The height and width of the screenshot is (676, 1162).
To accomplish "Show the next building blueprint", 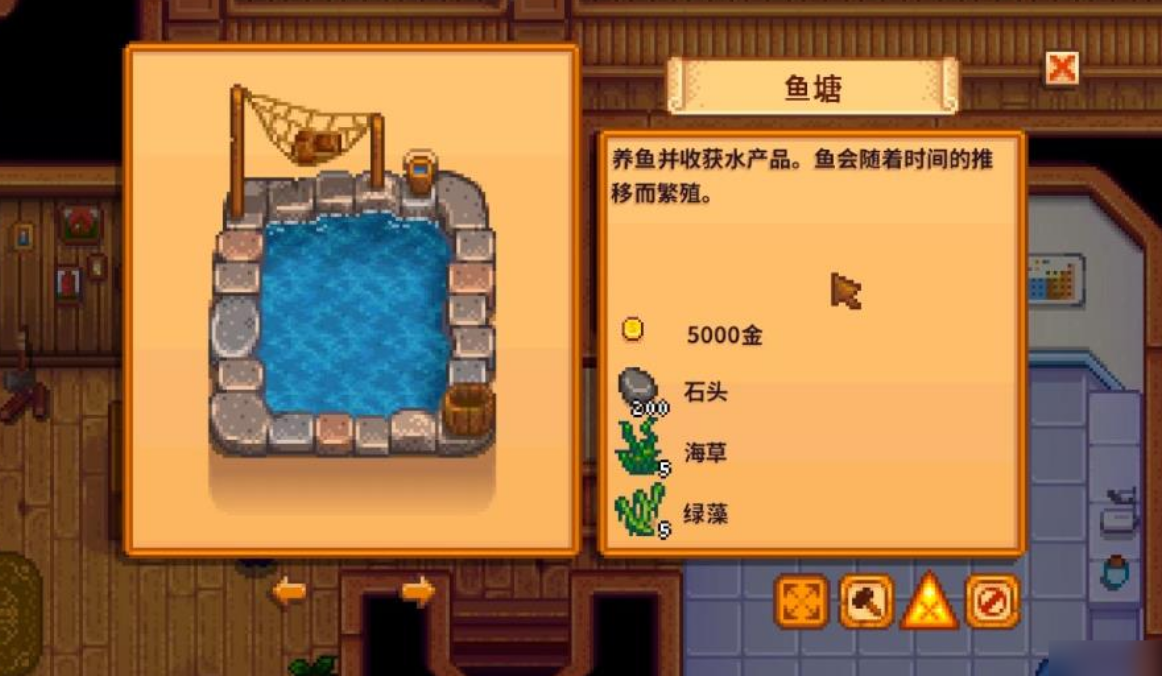I will click(x=418, y=591).
